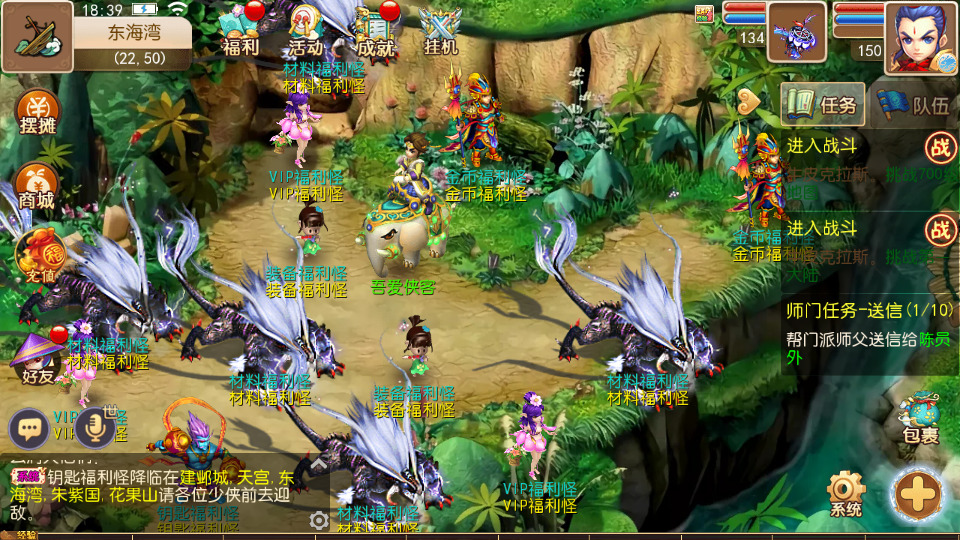960x540 pixels.
Task: Switch to the 任务 quest tab
Action: (822, 104)
